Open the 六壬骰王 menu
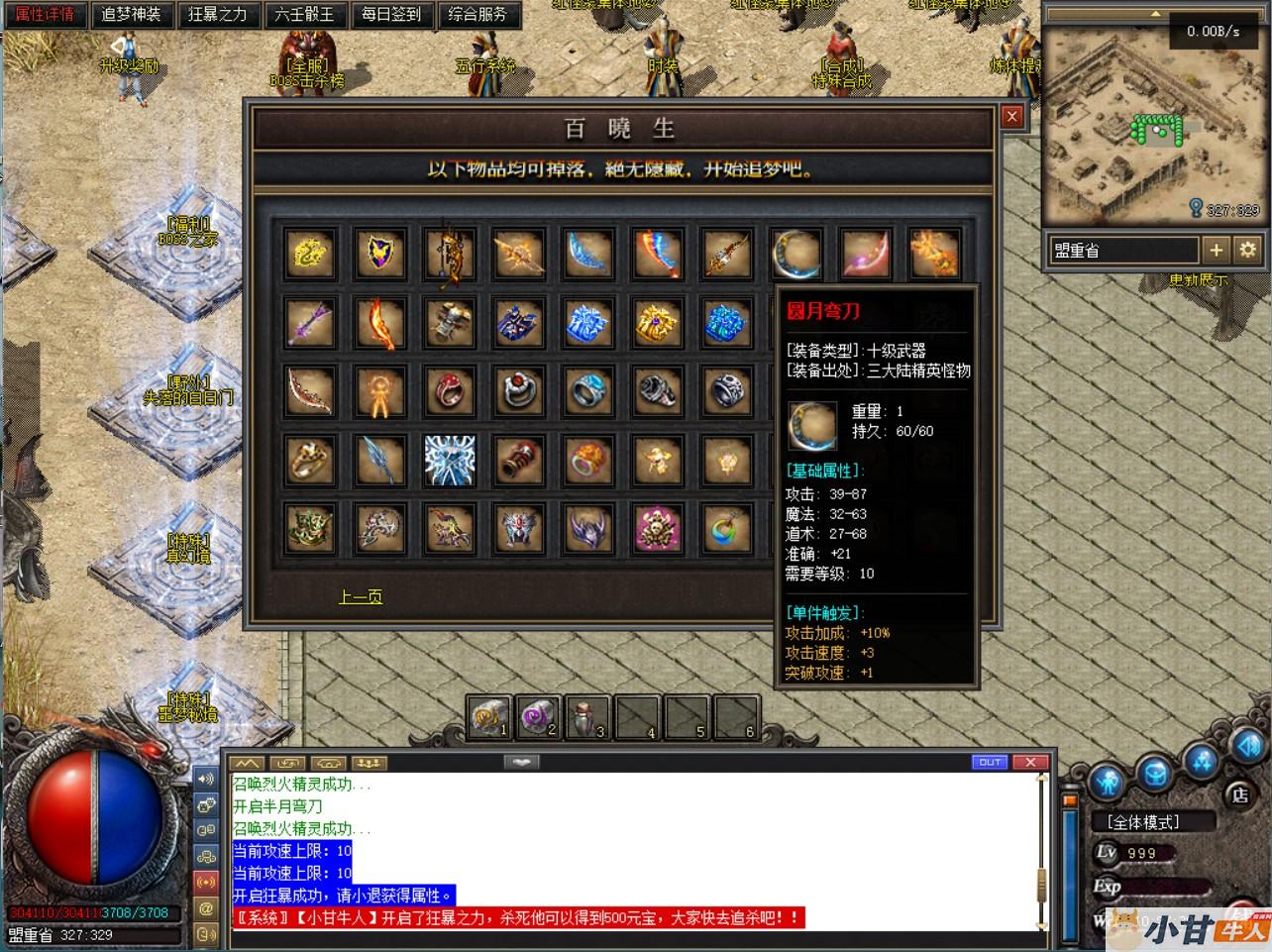The width and height of the screenshot is (1272, 952). (304, 15)
